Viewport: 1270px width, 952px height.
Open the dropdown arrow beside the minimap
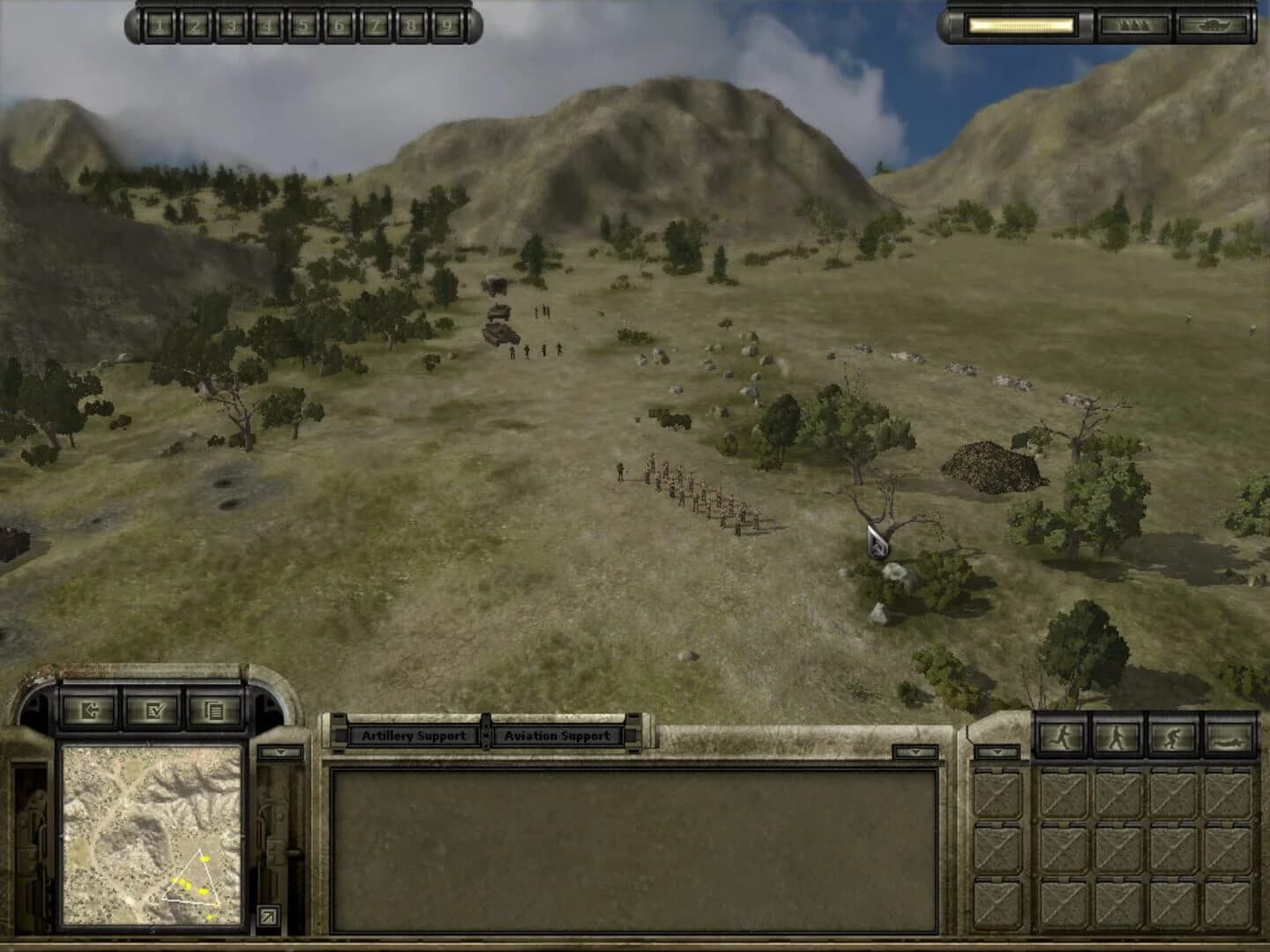pos(280,751)
